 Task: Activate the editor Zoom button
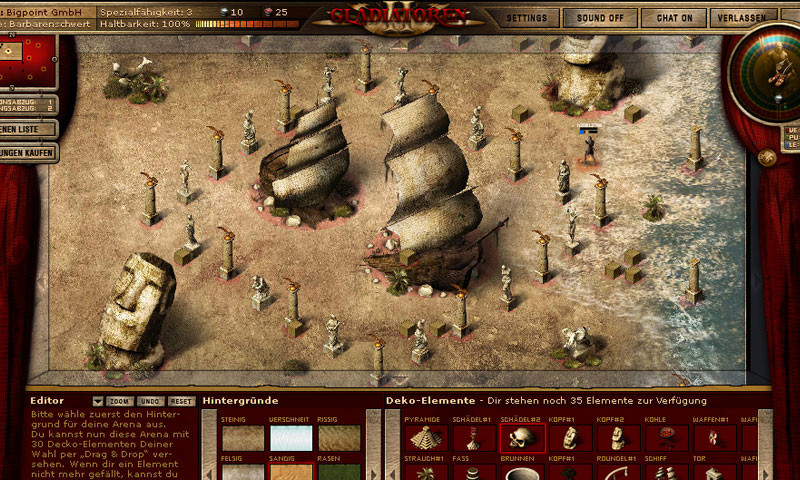[x=120, y=401]
